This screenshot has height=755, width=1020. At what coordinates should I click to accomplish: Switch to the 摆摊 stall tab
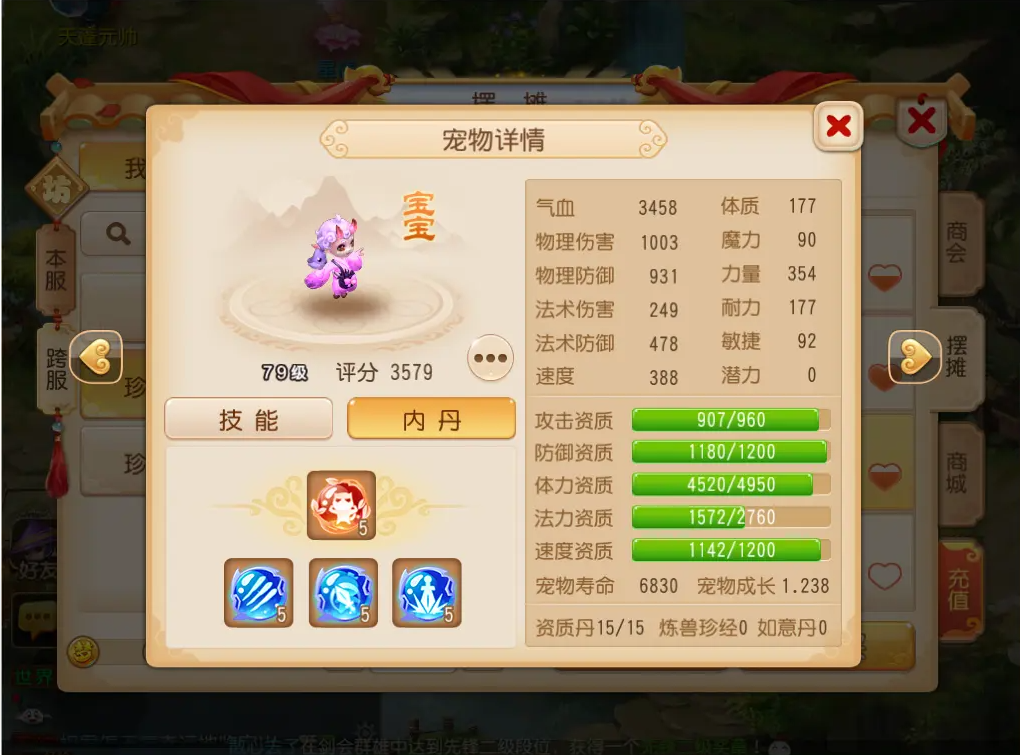[x=960, y=358]
